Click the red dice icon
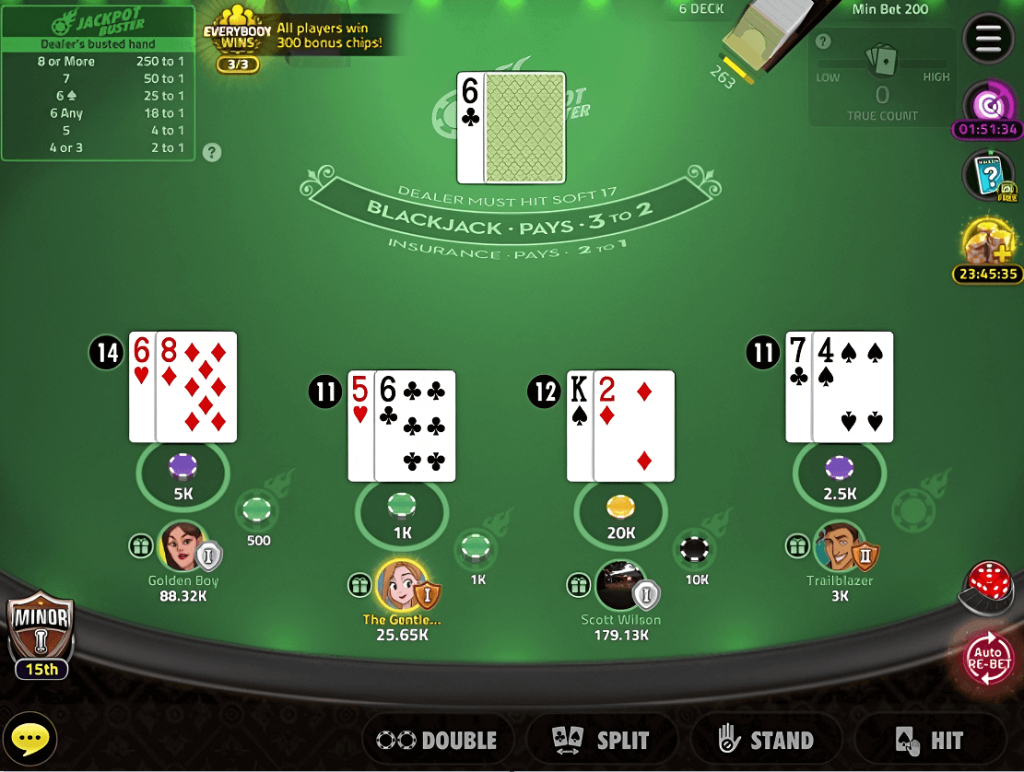 coord(989,584)
